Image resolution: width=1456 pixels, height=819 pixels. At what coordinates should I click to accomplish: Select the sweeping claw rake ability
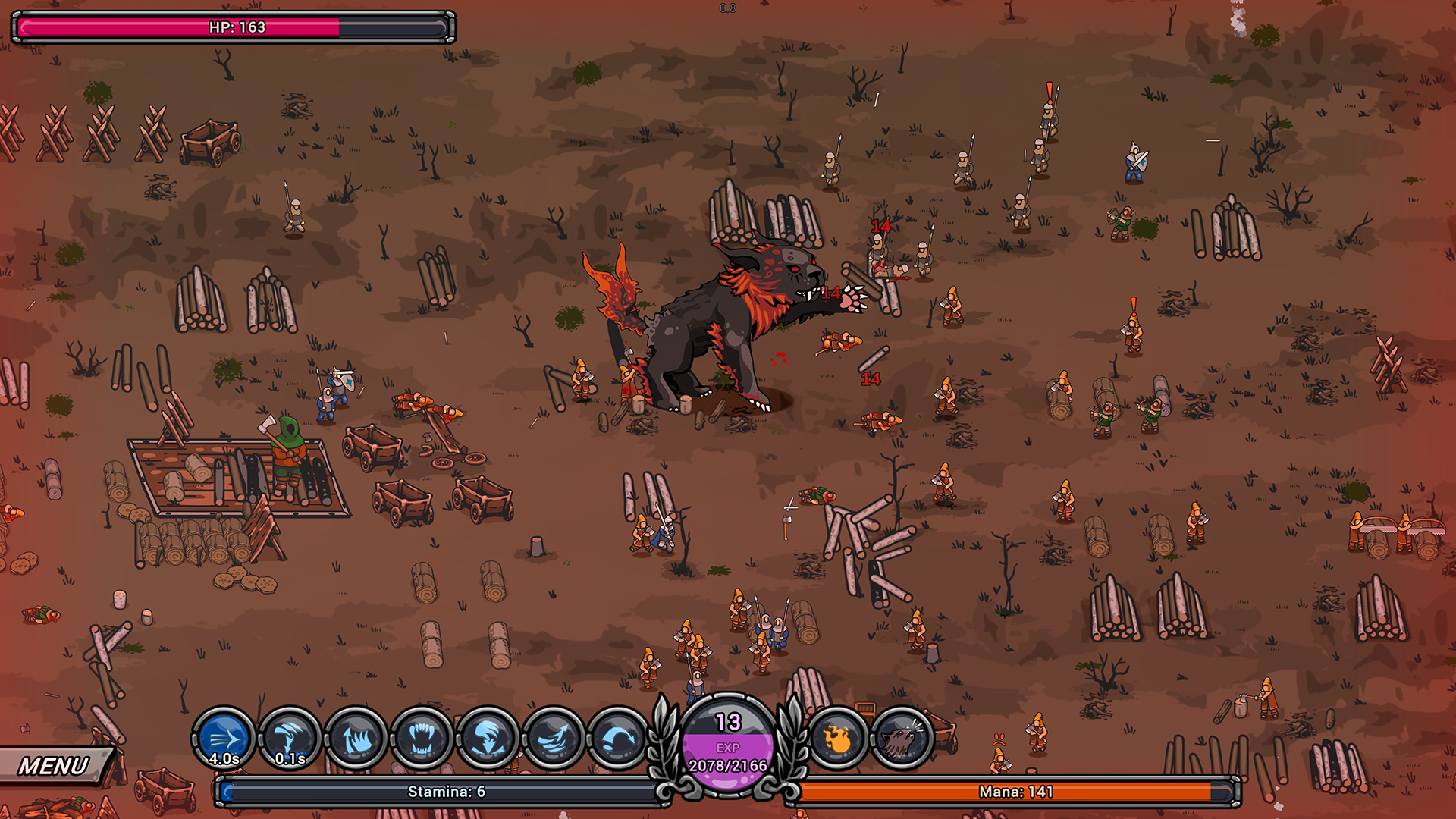click(554, 739)
